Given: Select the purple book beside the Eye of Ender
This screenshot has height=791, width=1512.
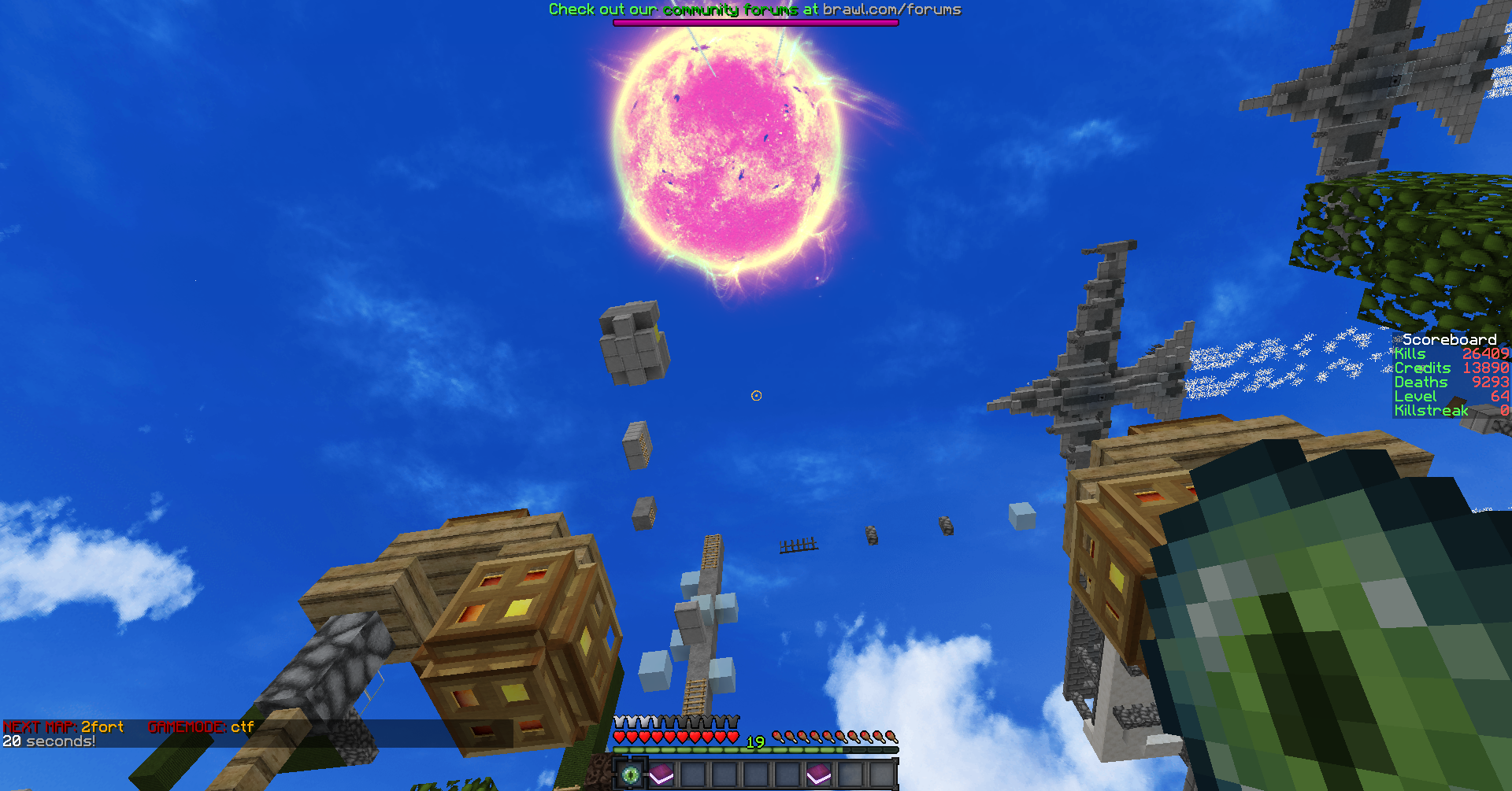Looking at the screenshot, I should coord(661,774).
